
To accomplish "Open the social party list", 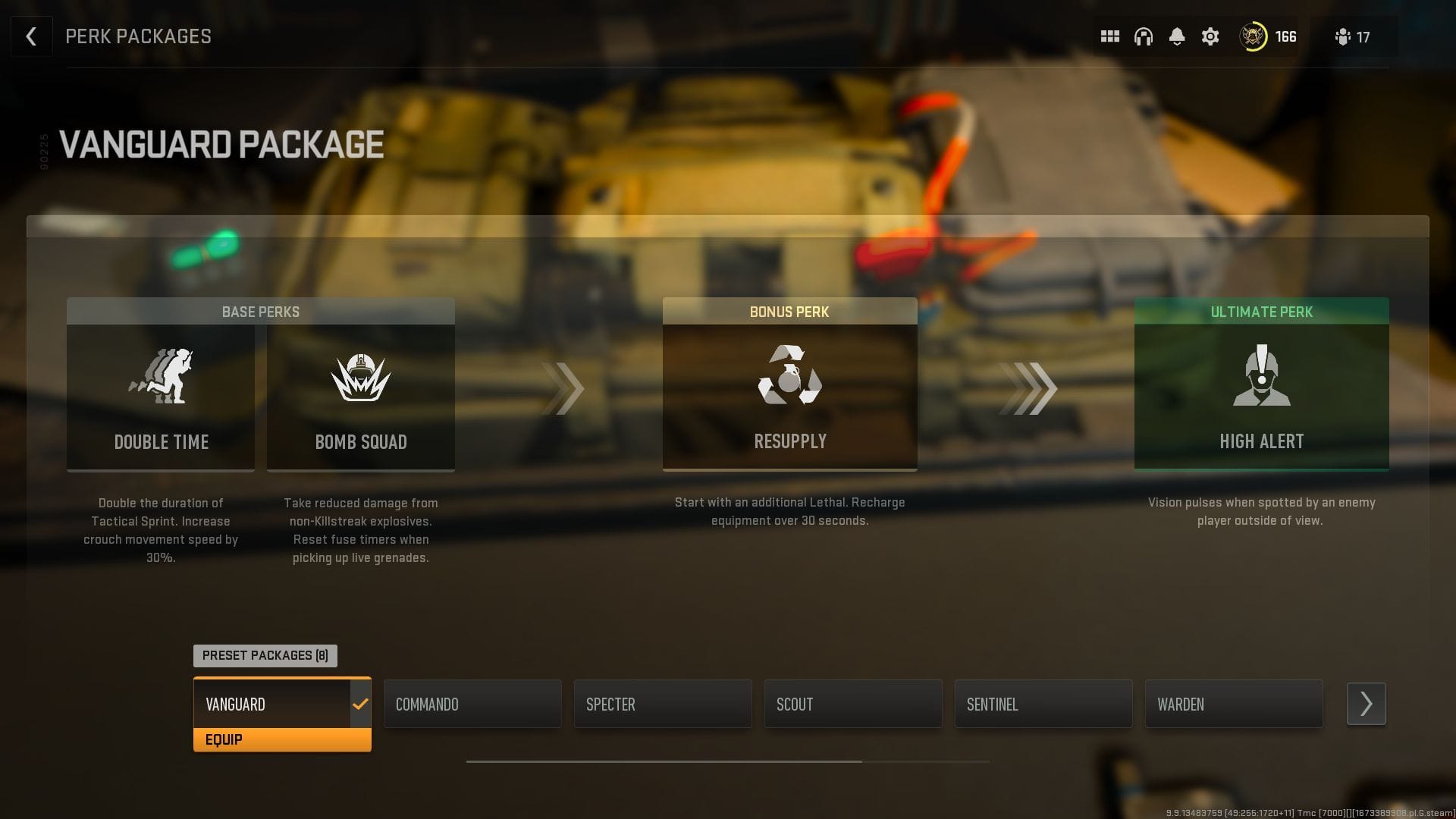I will (1353, 36).
